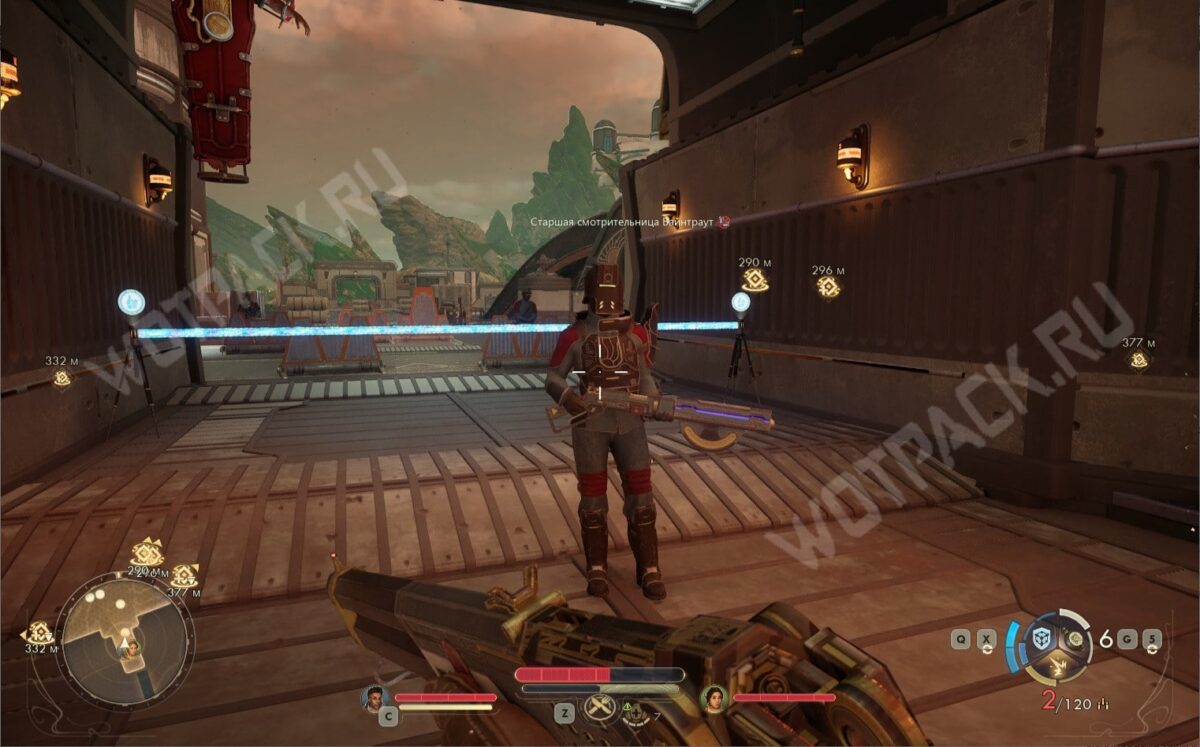Activate the blue shield cube ability
Image resolution: width=1200 pixels, height=747 pixels.
click(1042, 639)
